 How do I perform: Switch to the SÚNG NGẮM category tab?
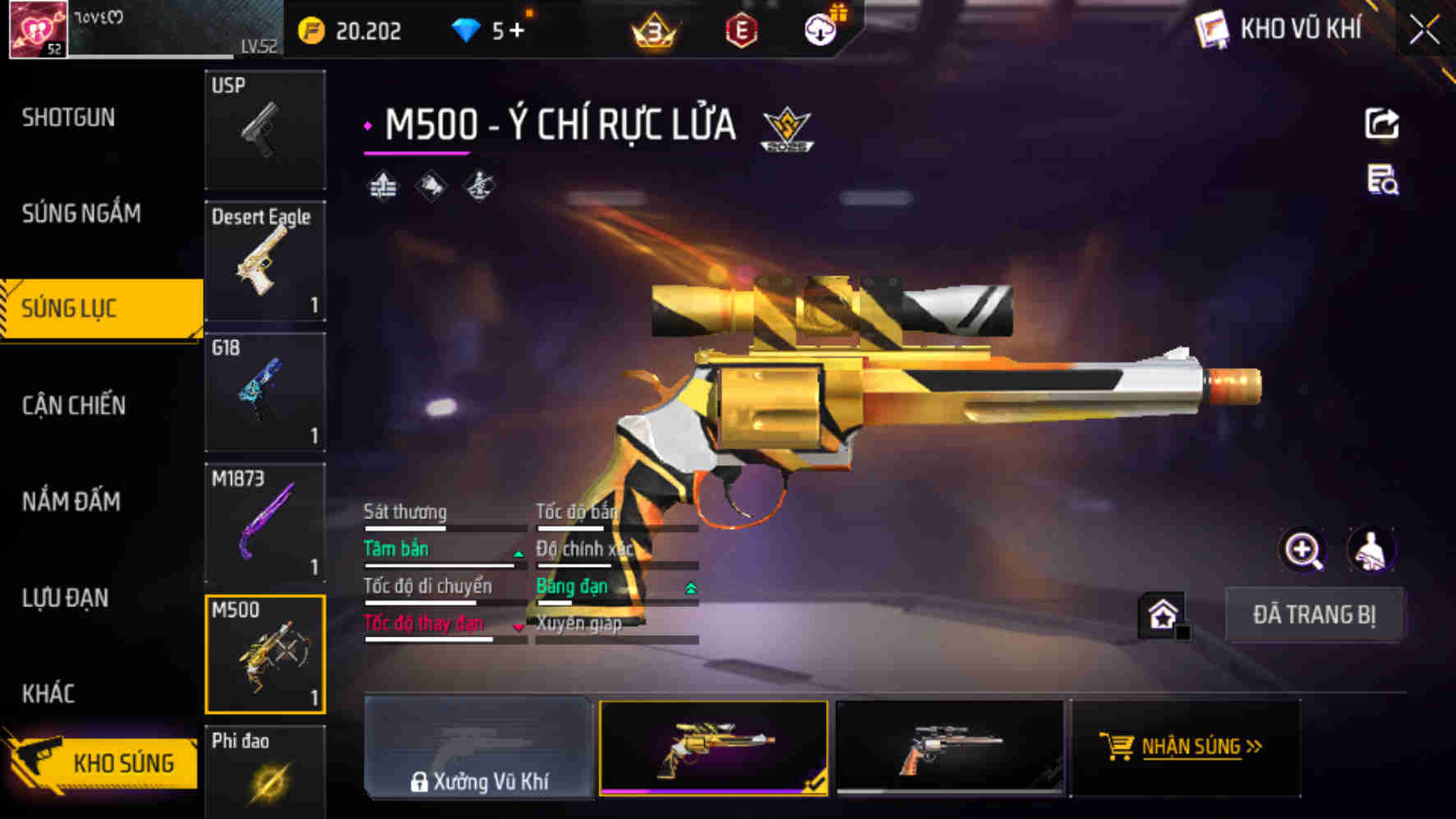(82, 214)
